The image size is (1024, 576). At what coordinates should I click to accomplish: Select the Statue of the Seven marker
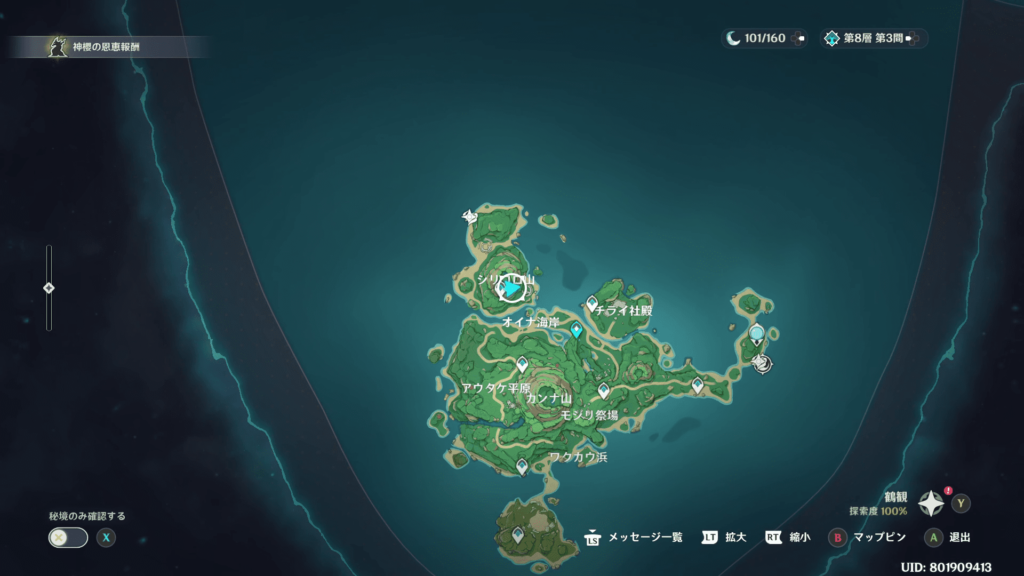click(x=757, y=334)
